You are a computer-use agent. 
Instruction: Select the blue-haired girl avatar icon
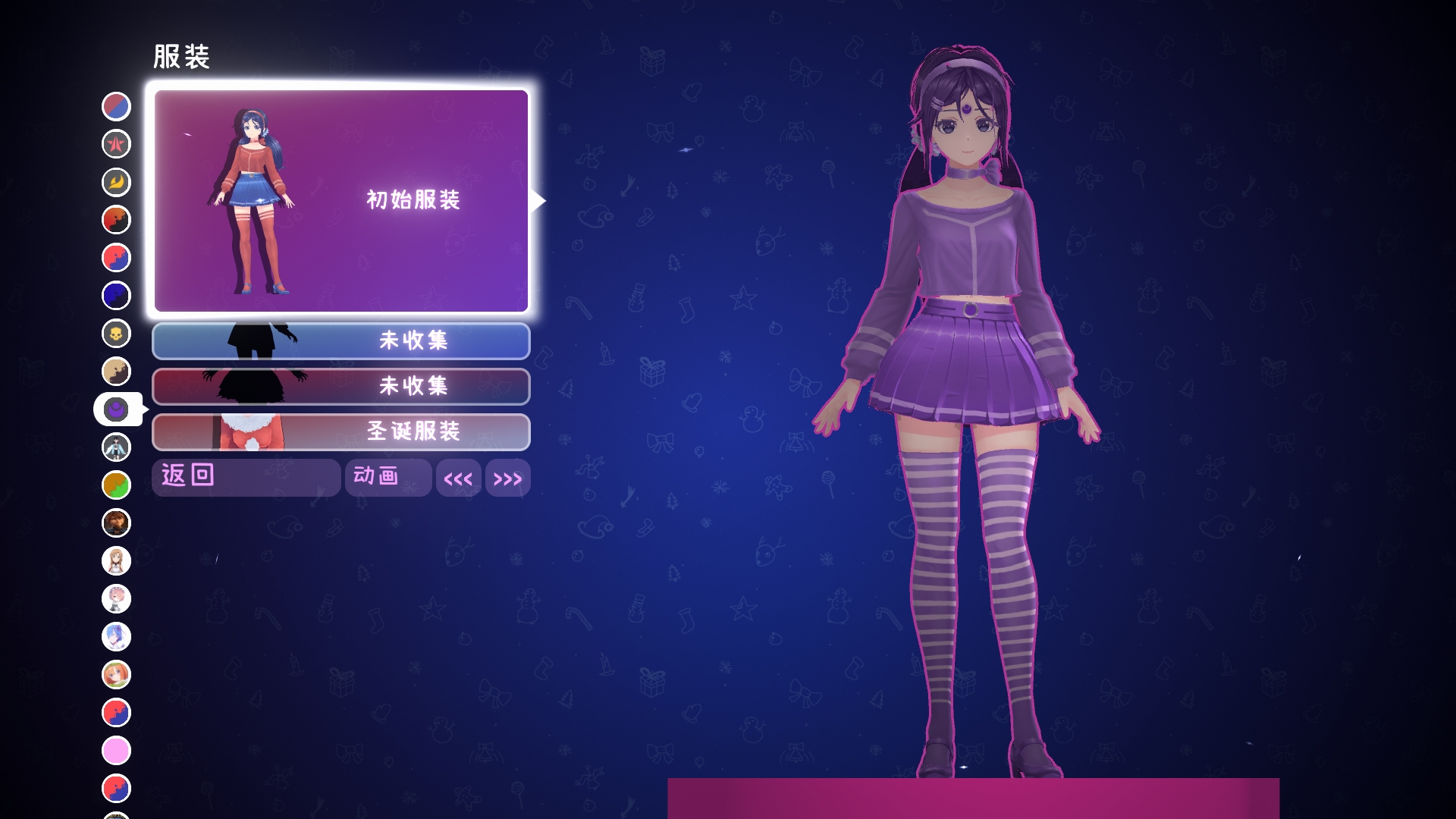coord(116,637)
